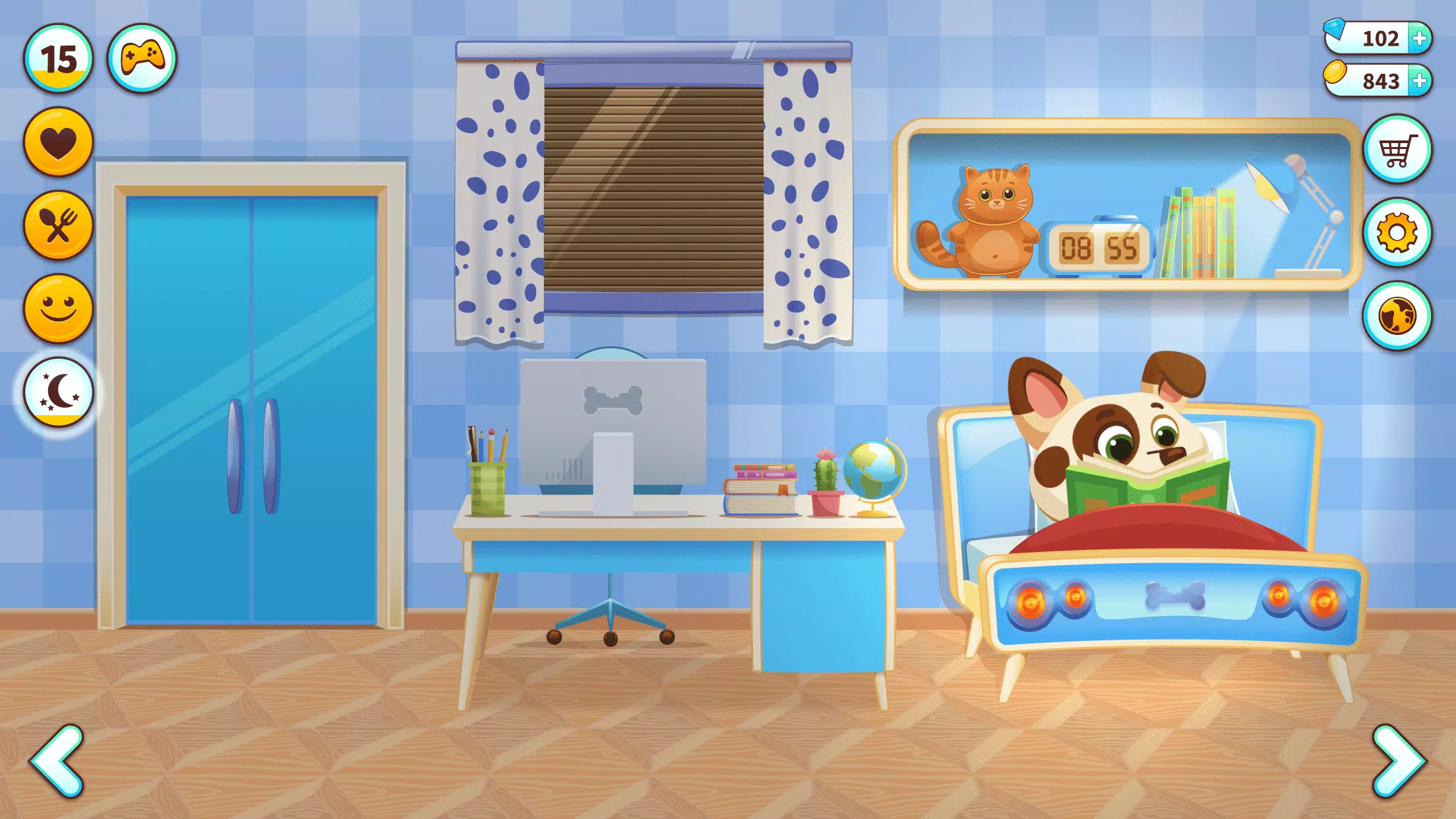View the level 15 progress badge

(x=58, y=58)
